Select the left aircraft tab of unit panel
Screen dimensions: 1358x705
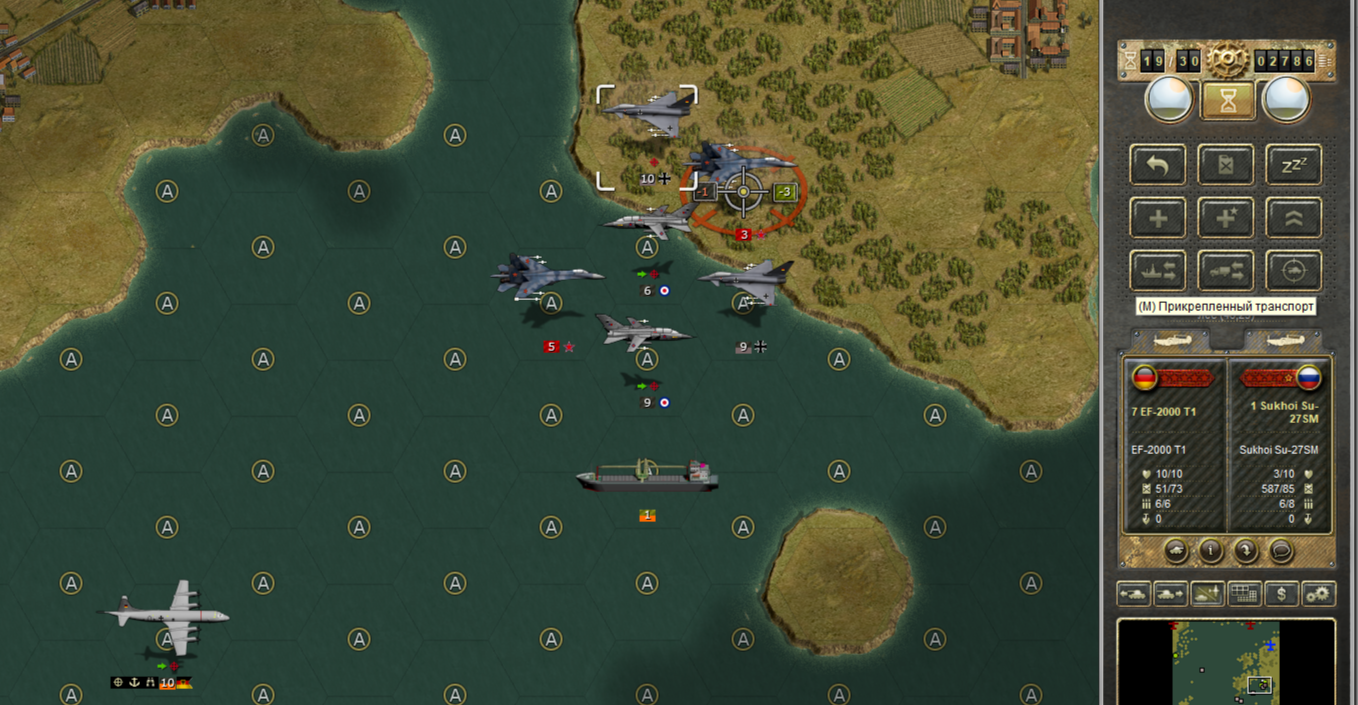1171,341
